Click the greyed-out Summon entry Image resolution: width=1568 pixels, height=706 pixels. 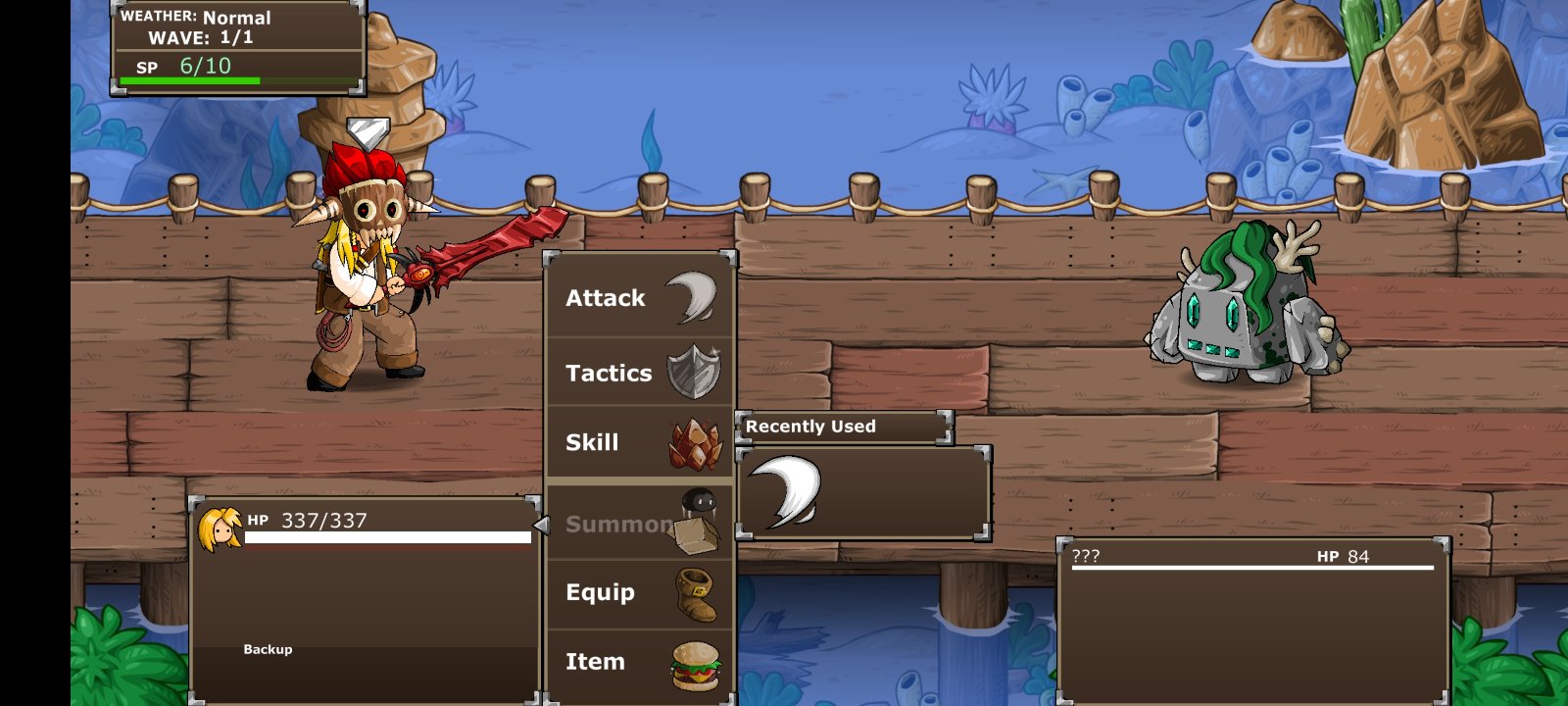pyautogui.click(x=640, y=523)
